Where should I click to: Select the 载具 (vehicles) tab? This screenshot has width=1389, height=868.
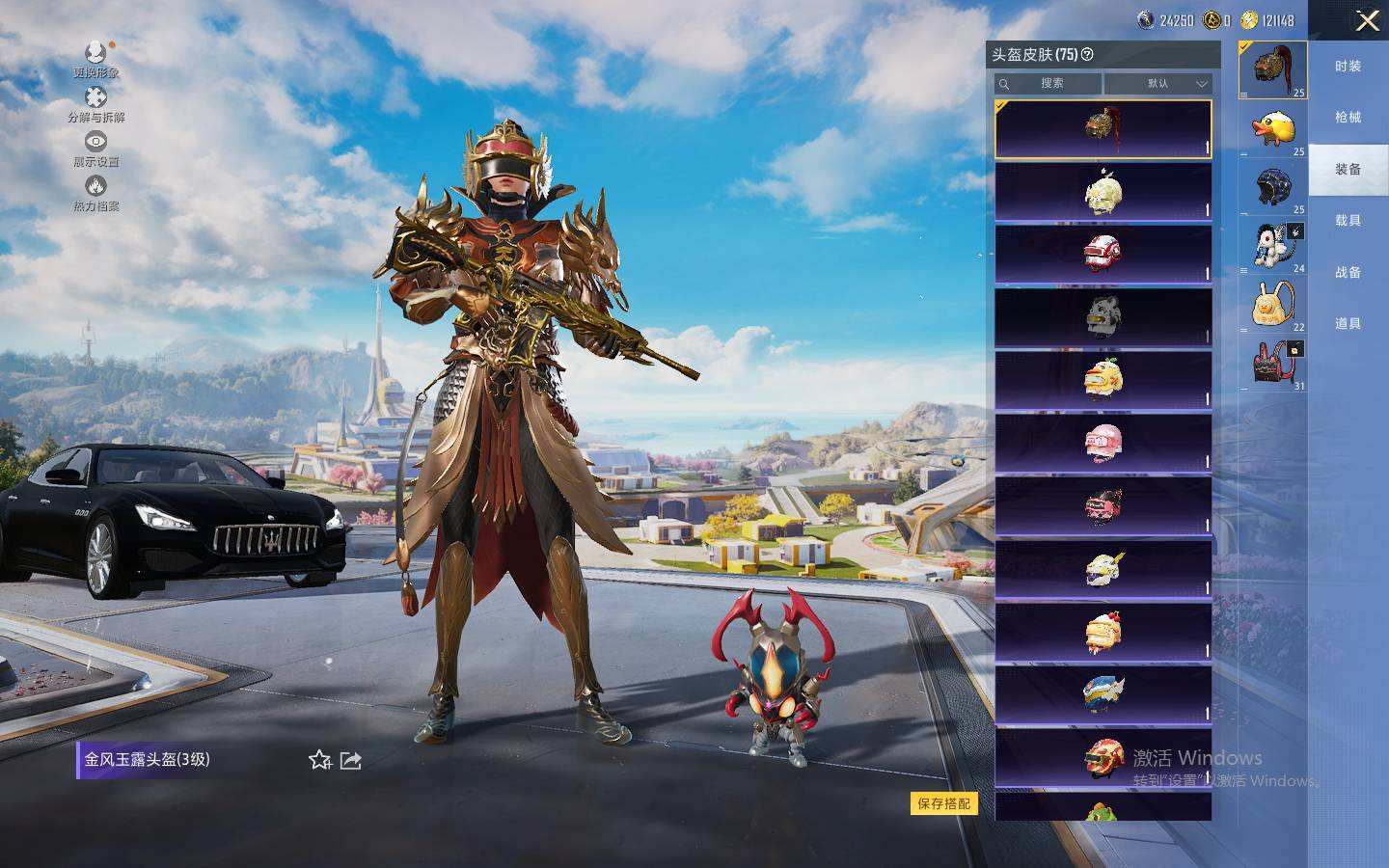1348,221
